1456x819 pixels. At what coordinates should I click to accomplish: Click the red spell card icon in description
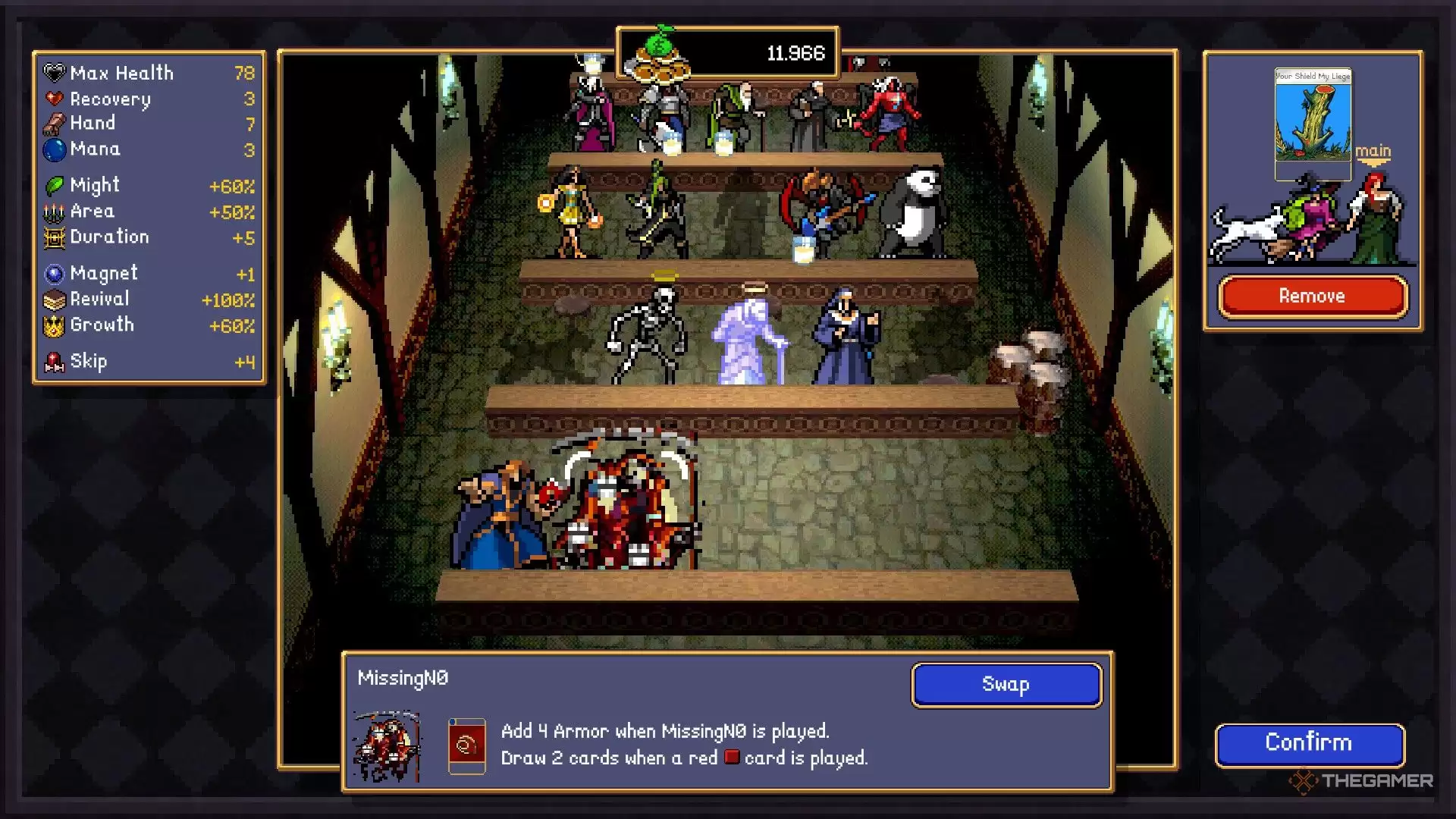[466, 746]
